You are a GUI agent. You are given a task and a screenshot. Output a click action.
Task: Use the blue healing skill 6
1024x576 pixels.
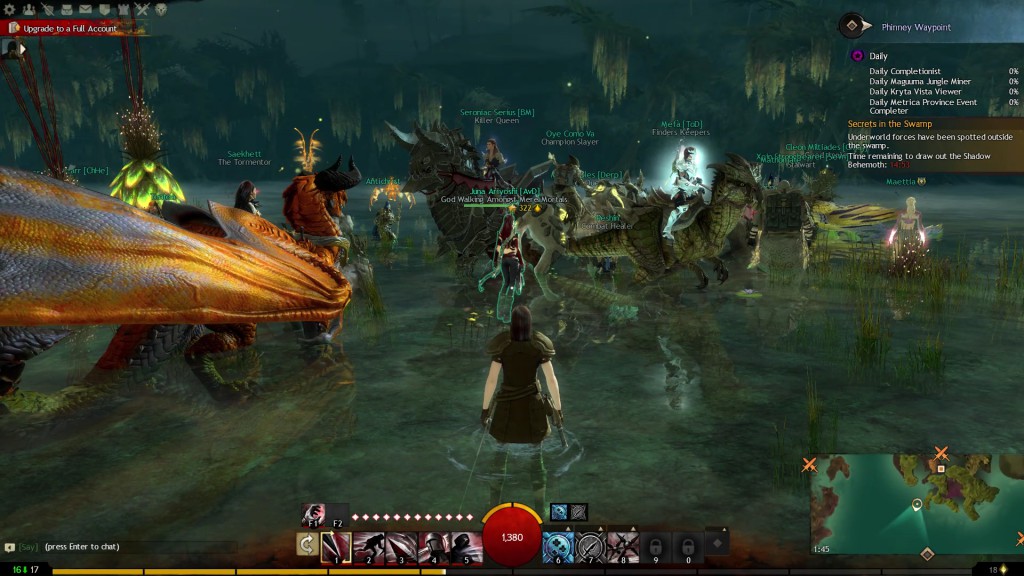click(557, 547)
